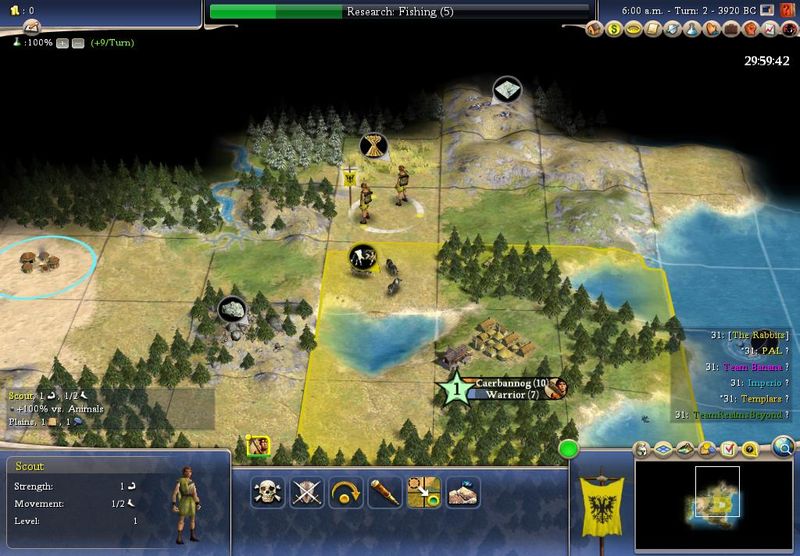This screenshot has width=800, height=556.
Task: Delete the unit with the skull button
Action: tap(267, 492)
